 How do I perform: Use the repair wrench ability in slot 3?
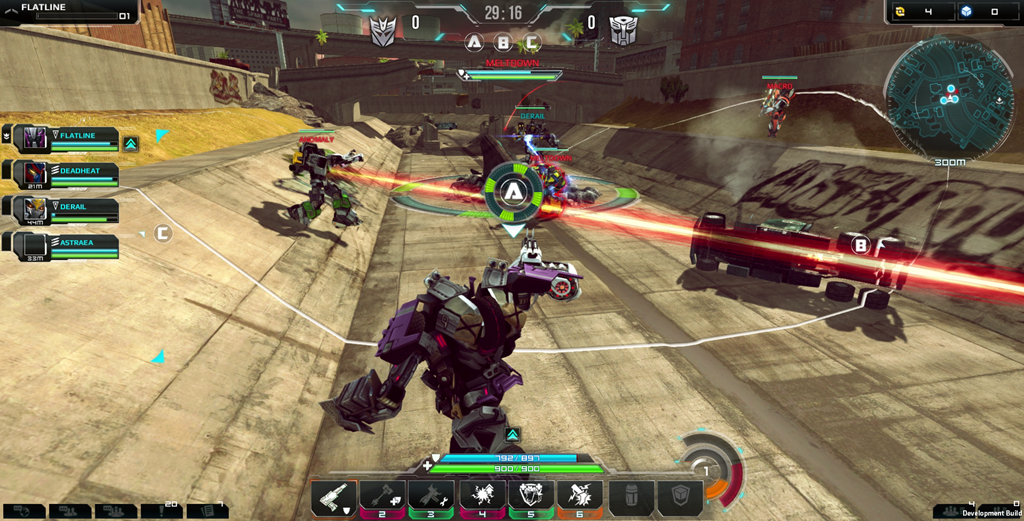pyautogui.click(x=432, y=497)
